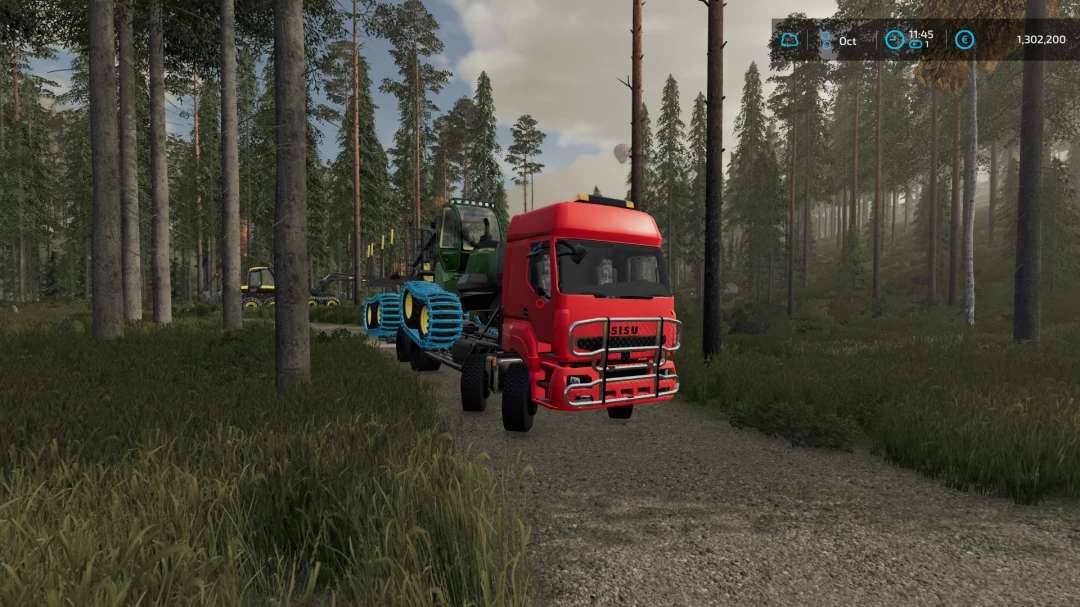Click the cloud weather icon
Viewport: 1080px width, 607px height.
pyautogui.click(x=790, y=40)
